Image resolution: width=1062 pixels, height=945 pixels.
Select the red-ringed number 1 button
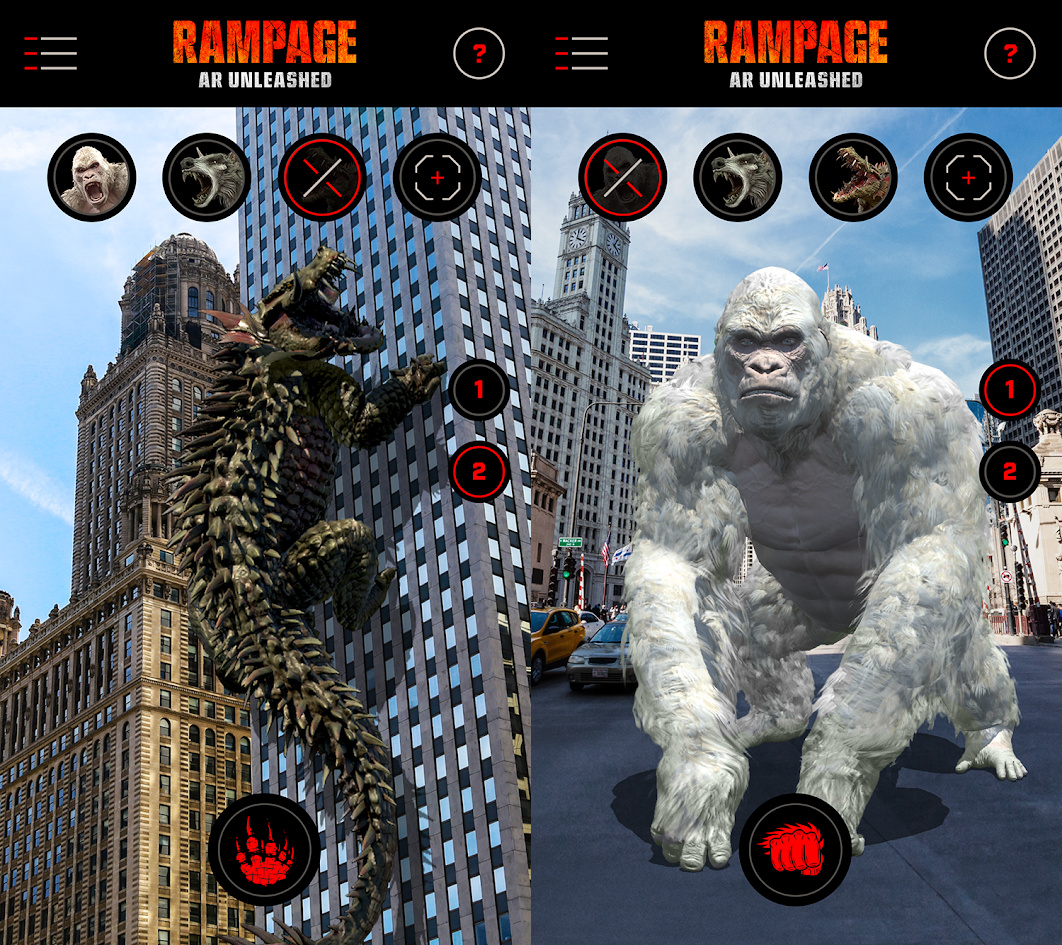pyautogui.click(x=1009, y=389)
